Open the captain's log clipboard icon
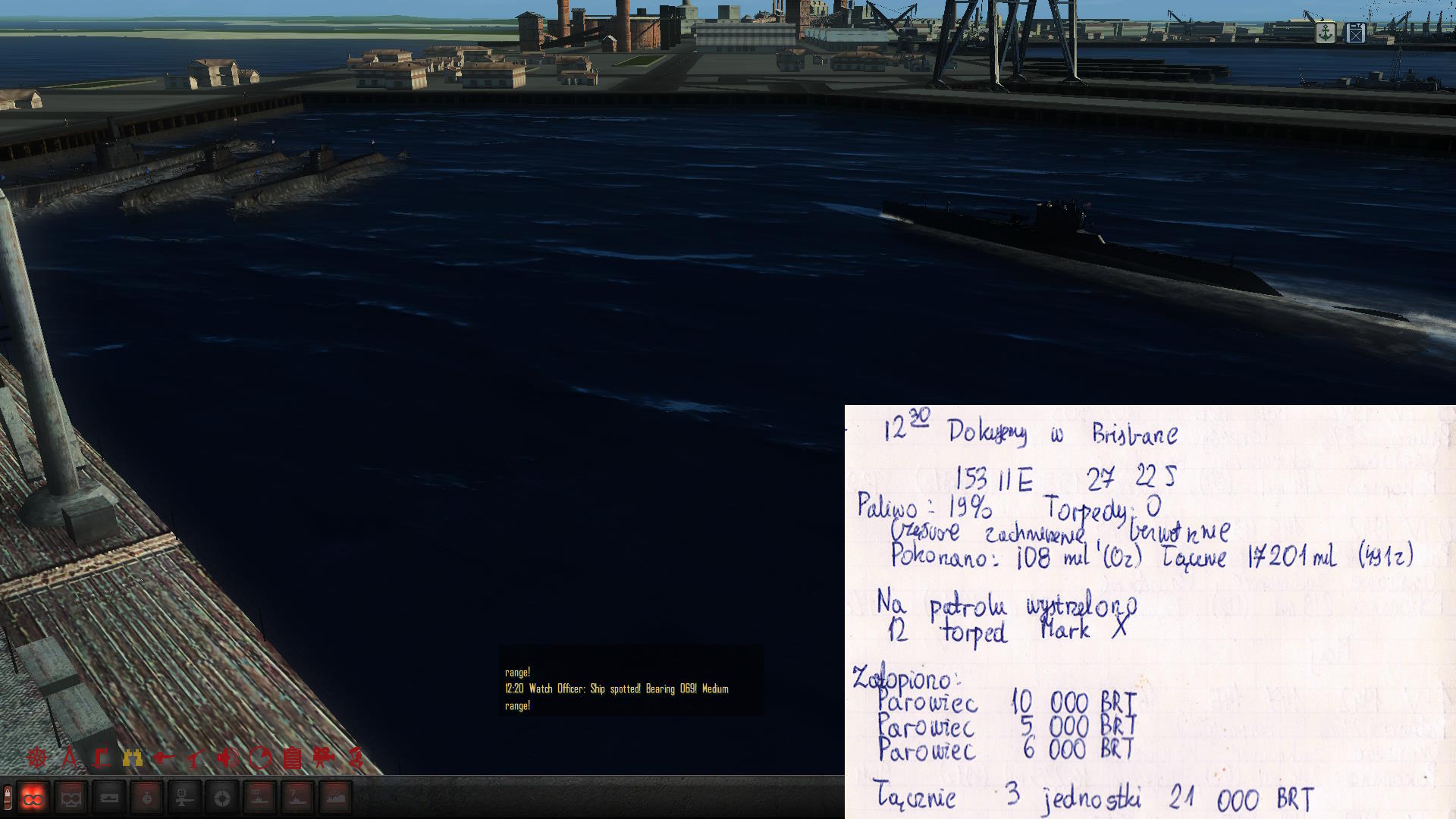This screenshot has height=819, width=1456. [292, 757]
